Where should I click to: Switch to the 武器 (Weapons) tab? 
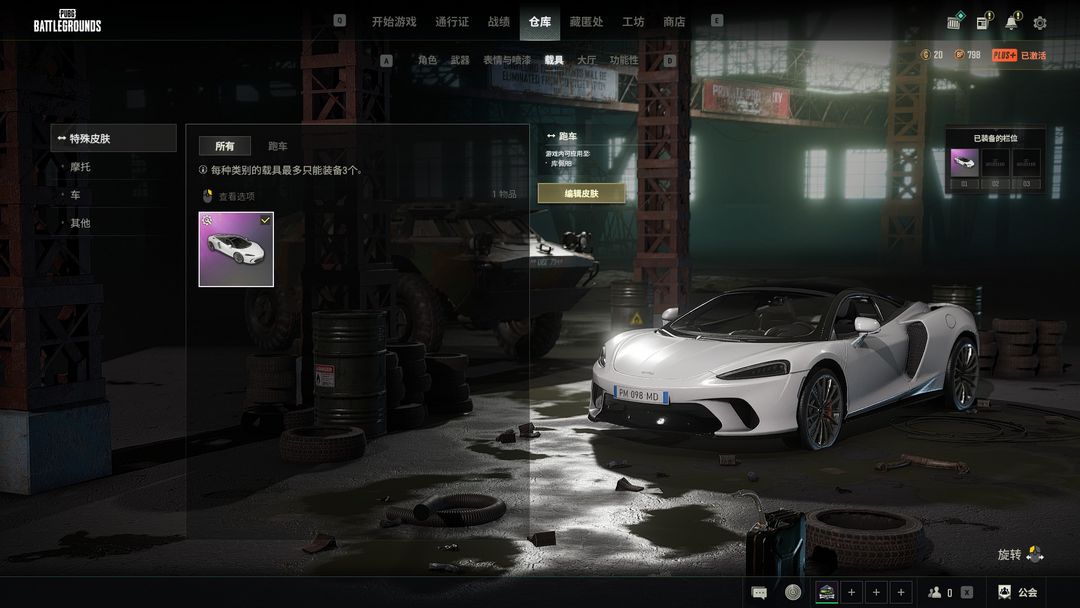point(460,60)
